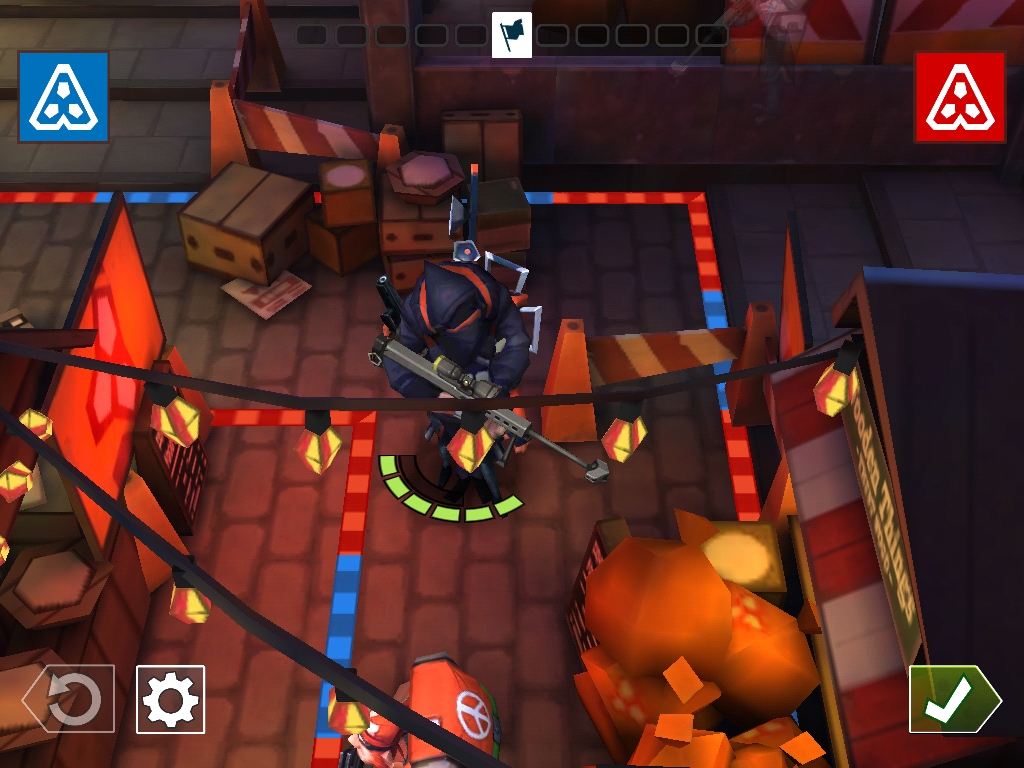Click the red team emblem button

tap(959, 97)
